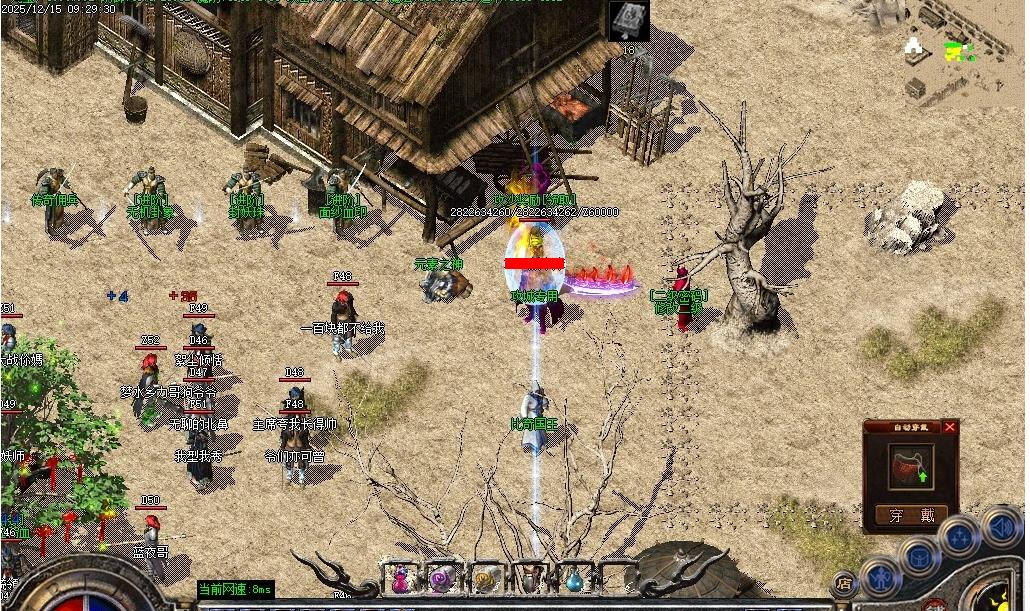Image resolution: width=1030 pixels, height=611 pixels.
Task: Use the yellow swirl scroll hotbar item
Action: pyautogui.click(x=486, y=579)
